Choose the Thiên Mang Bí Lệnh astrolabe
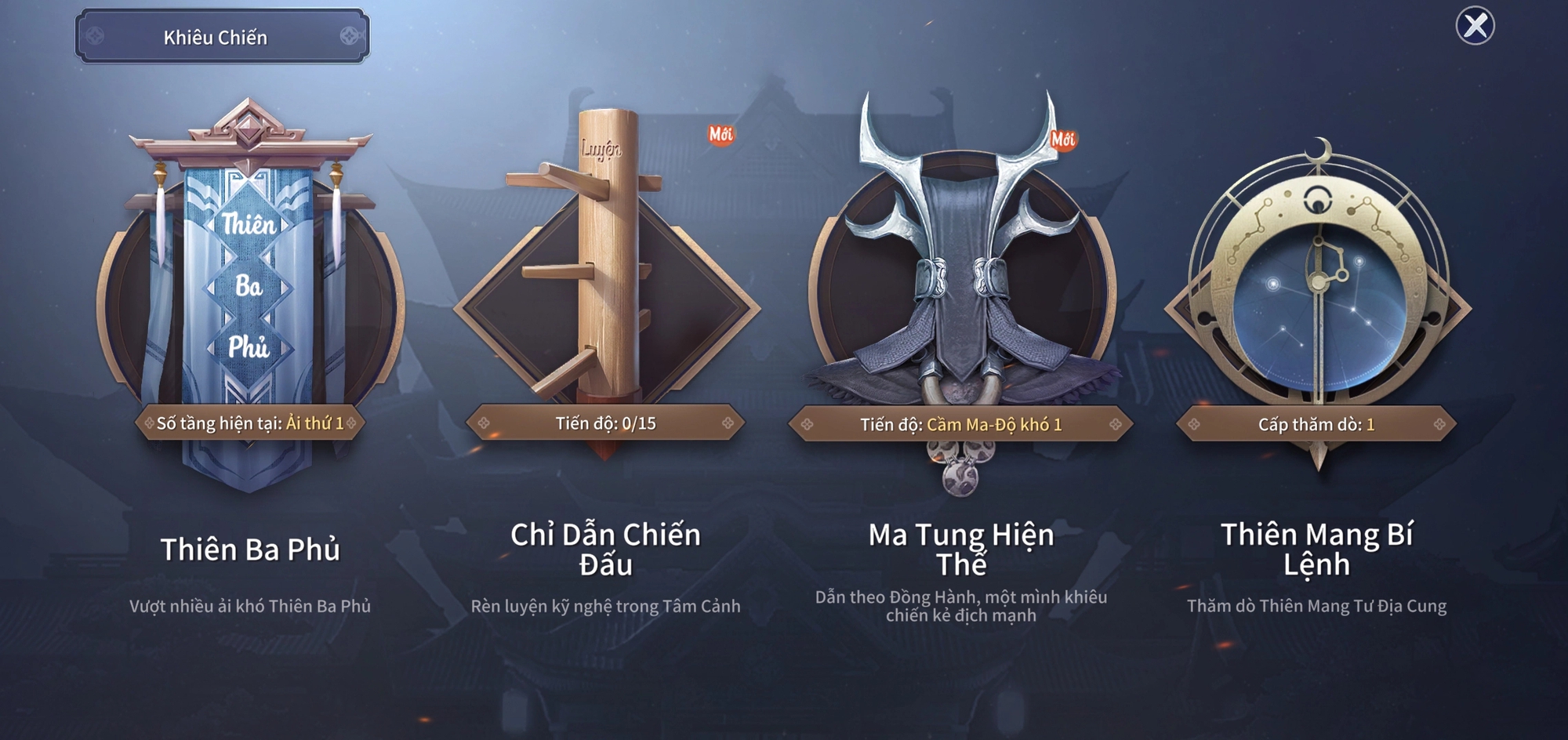The width and height of the screenshot is (1568, 740). coord(1317,290)
